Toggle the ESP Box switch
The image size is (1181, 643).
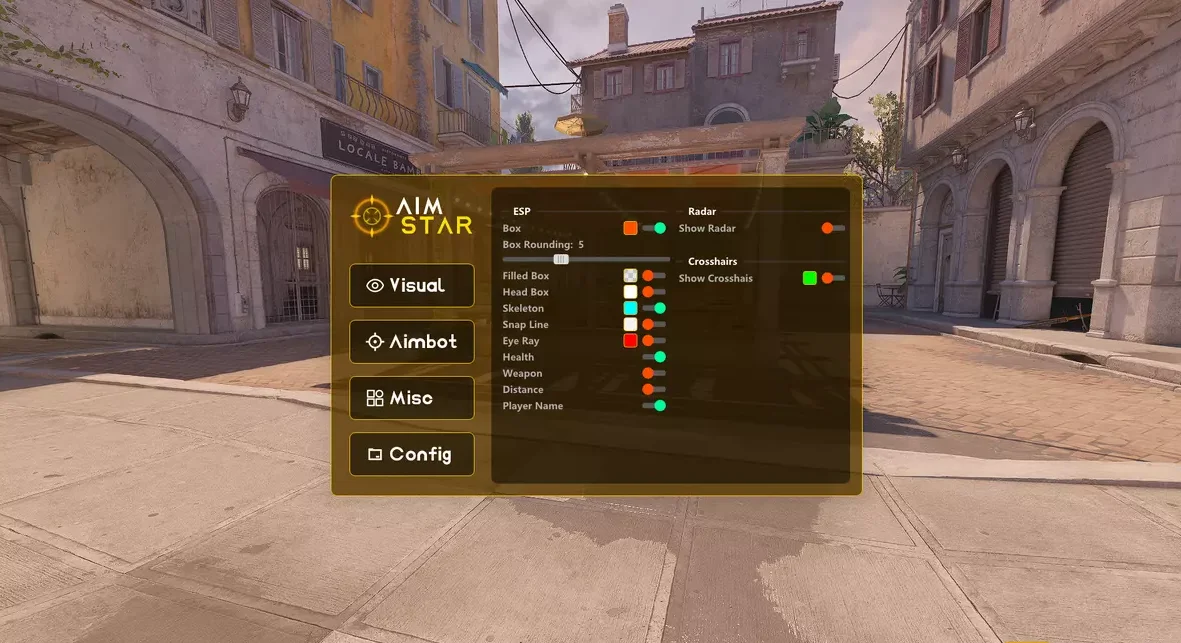pos(654,228)
